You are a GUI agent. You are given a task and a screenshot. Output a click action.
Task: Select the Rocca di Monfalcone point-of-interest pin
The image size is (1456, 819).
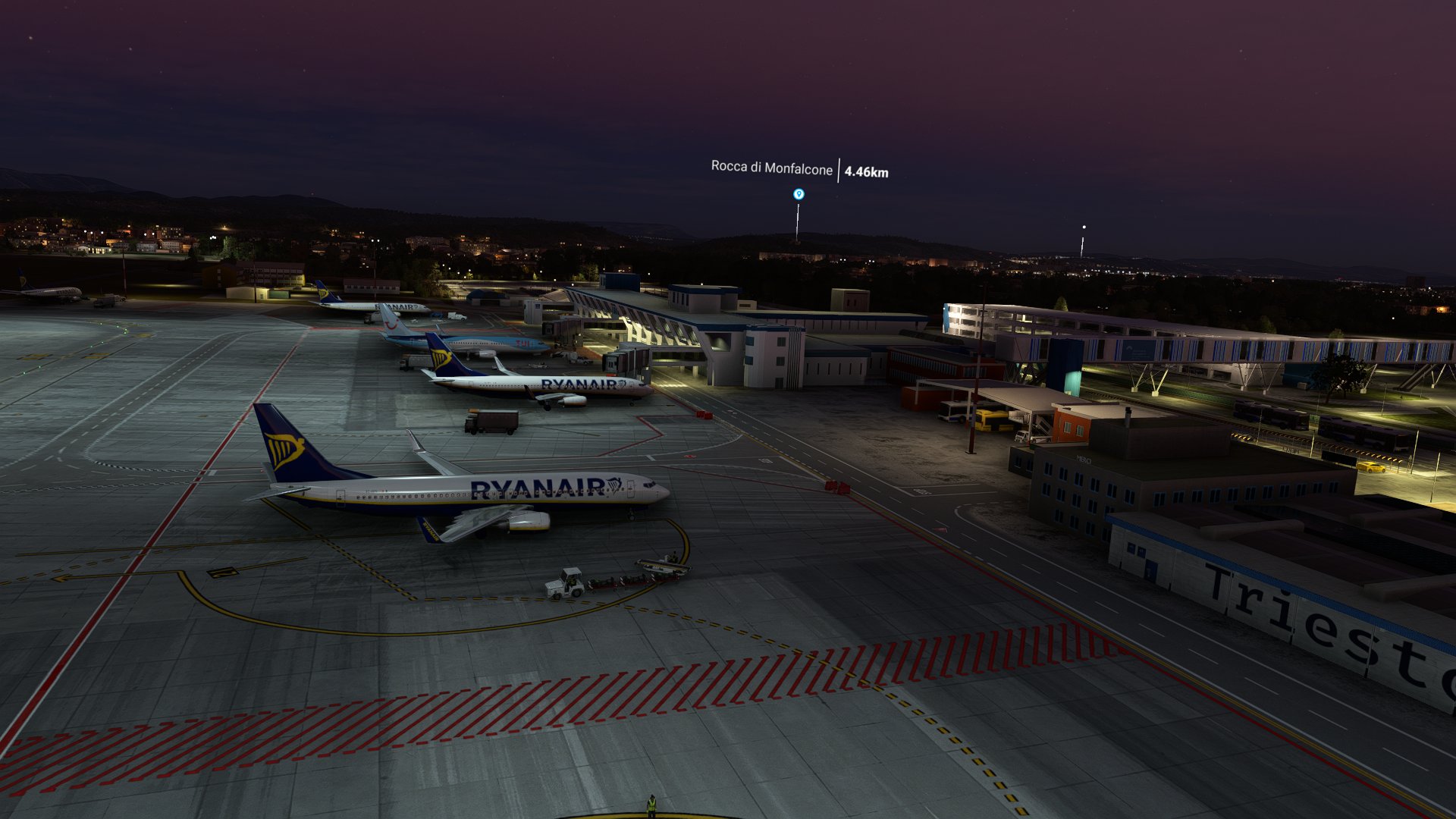(798, 194)
